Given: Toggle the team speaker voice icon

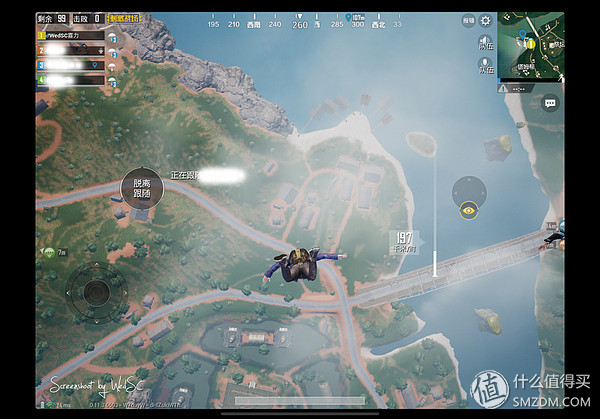Looking at the screenshot, I should (x=486, y=43).
